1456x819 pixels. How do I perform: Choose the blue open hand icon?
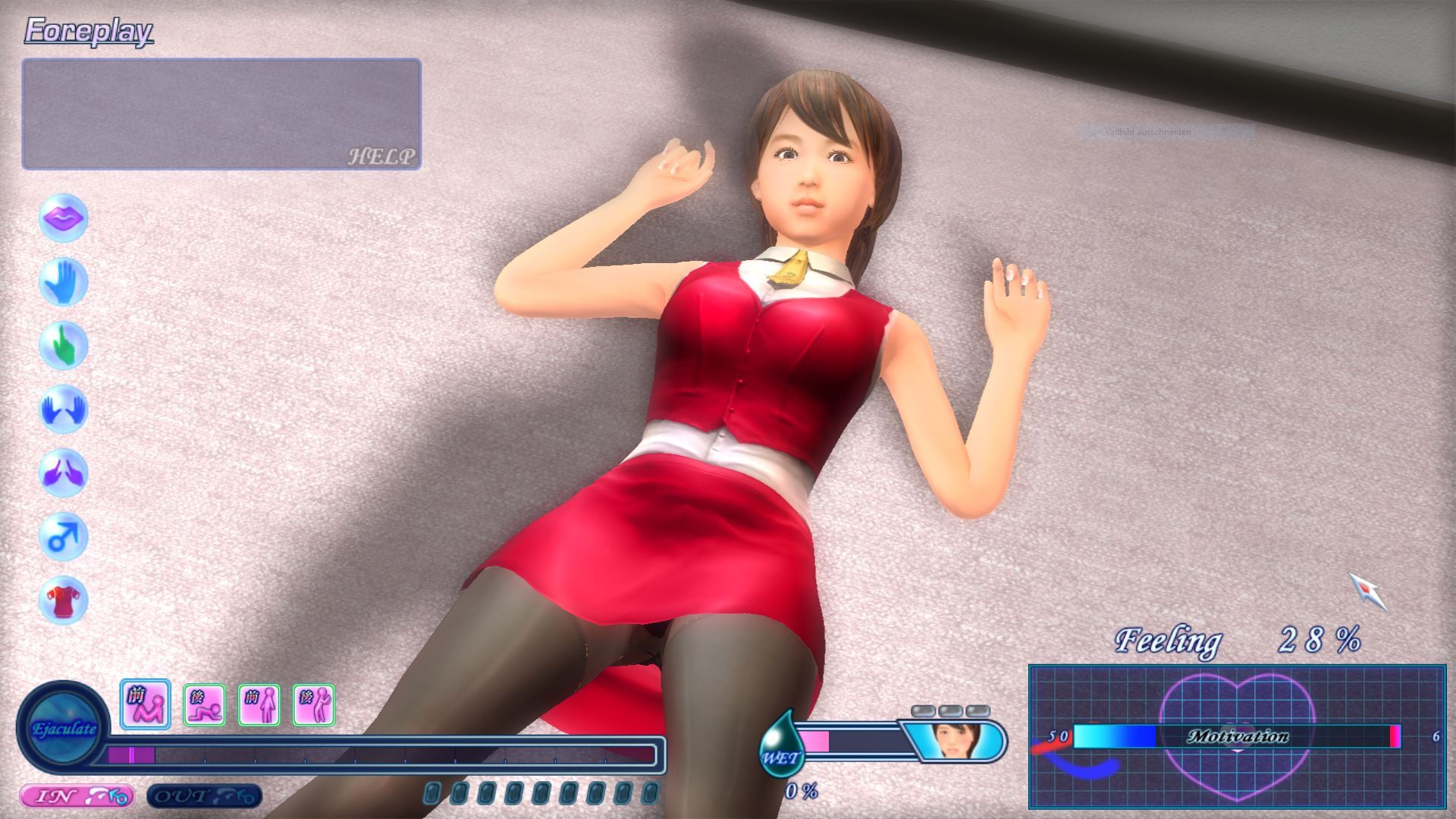[x=64, y=282]
